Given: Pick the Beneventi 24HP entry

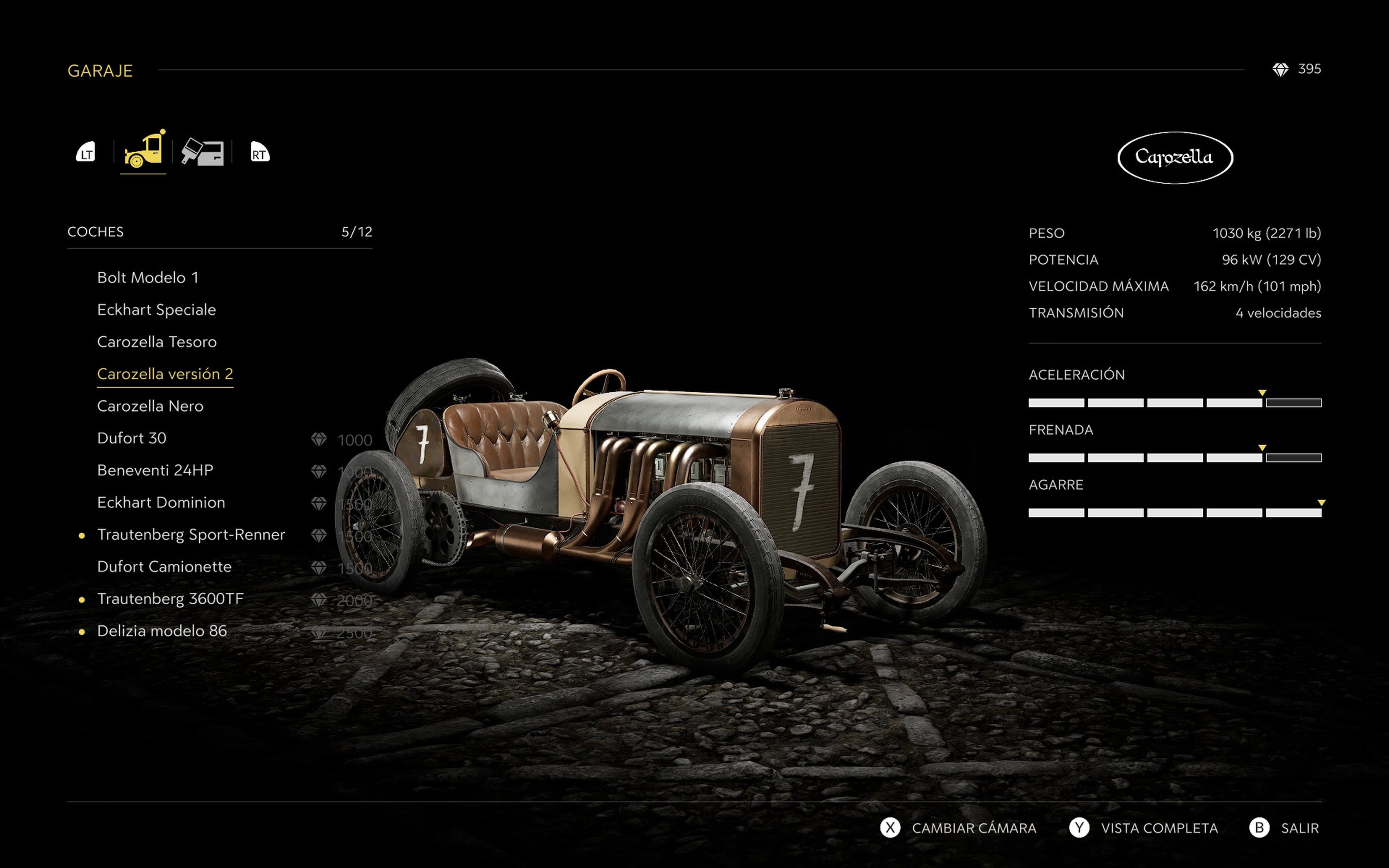Looking at the screenshot, I should [155, 471].
